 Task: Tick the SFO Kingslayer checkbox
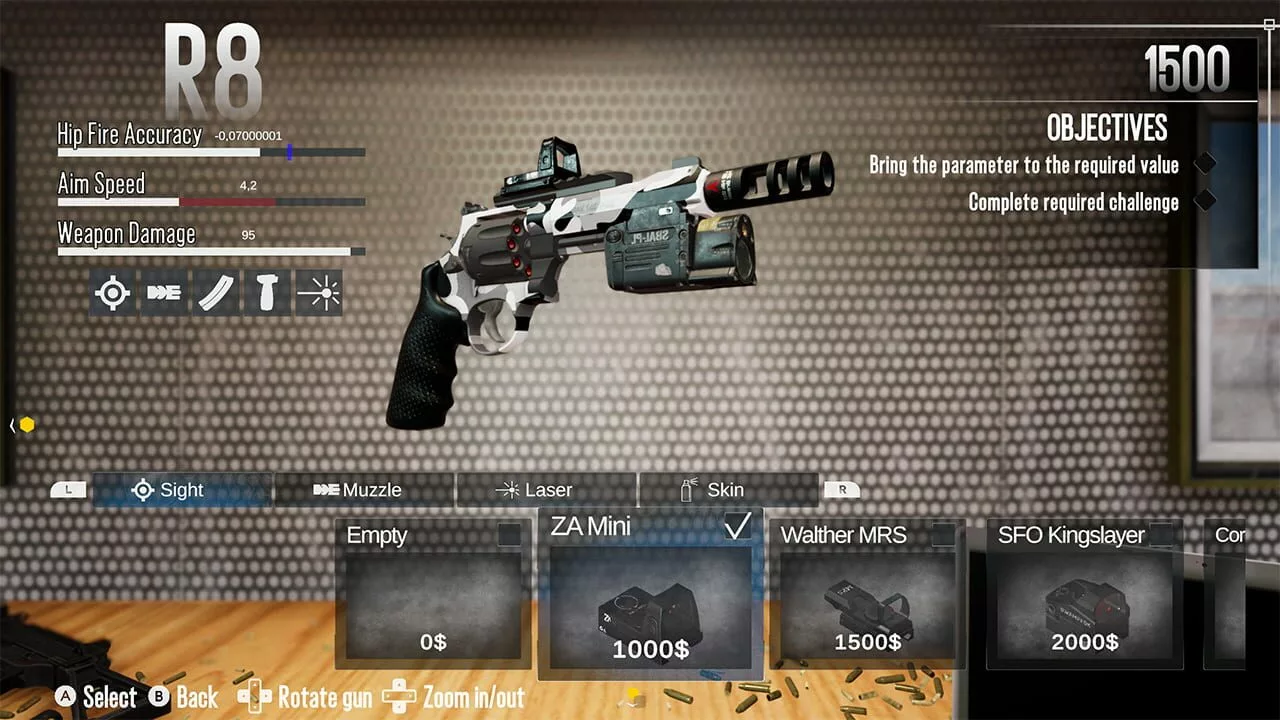pos(1161,535)
